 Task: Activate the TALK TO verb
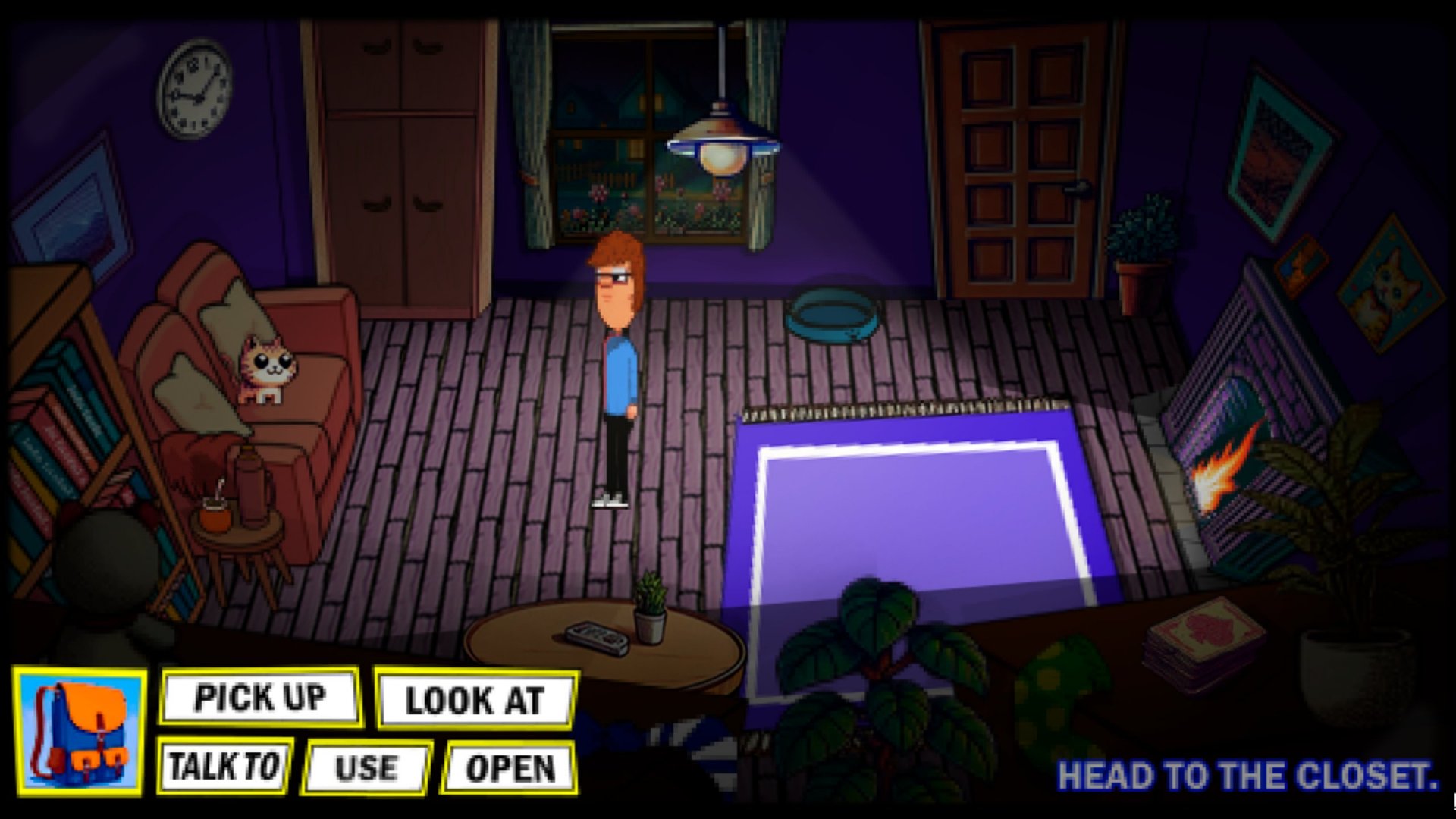(x=224, y=766)
